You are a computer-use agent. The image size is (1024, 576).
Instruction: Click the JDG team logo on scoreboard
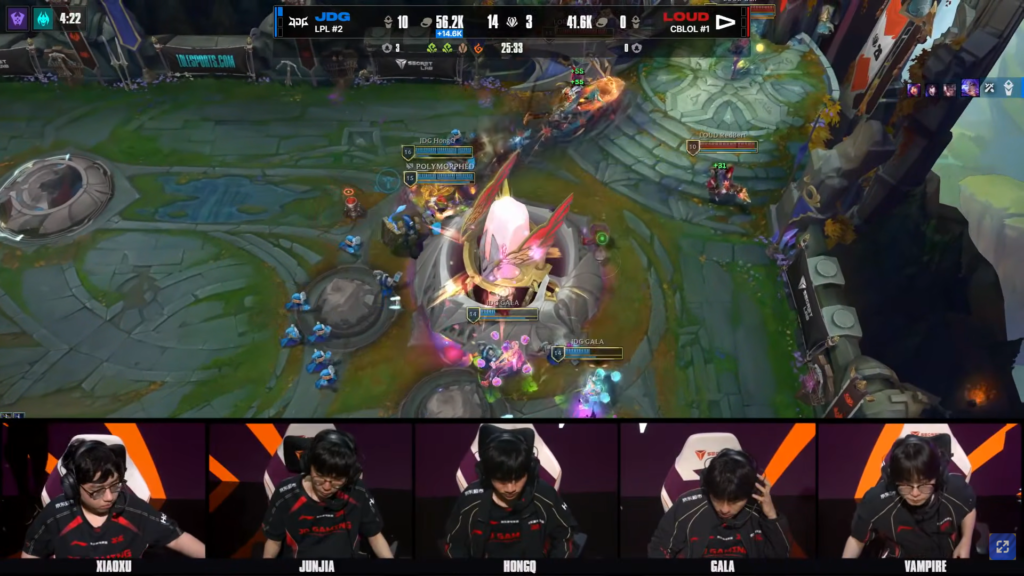coord(297,21)
